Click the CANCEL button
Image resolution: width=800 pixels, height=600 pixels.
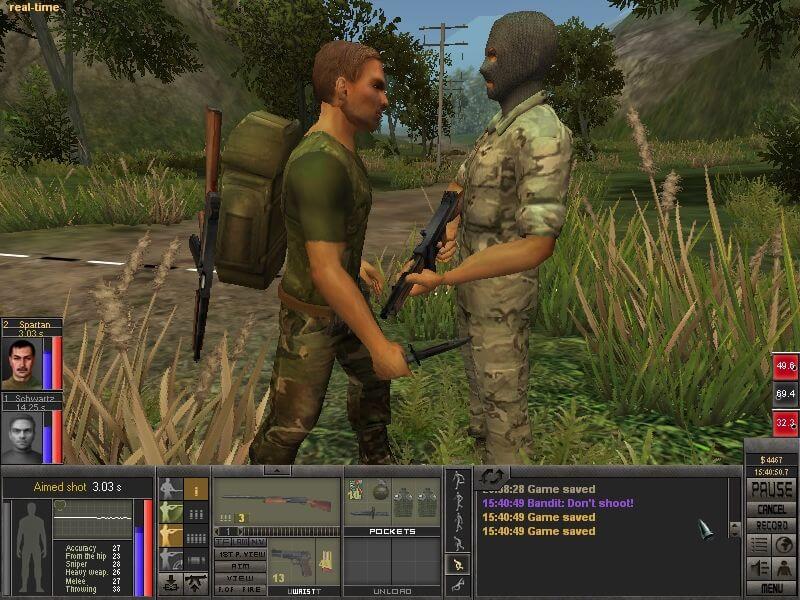(771, 510)
